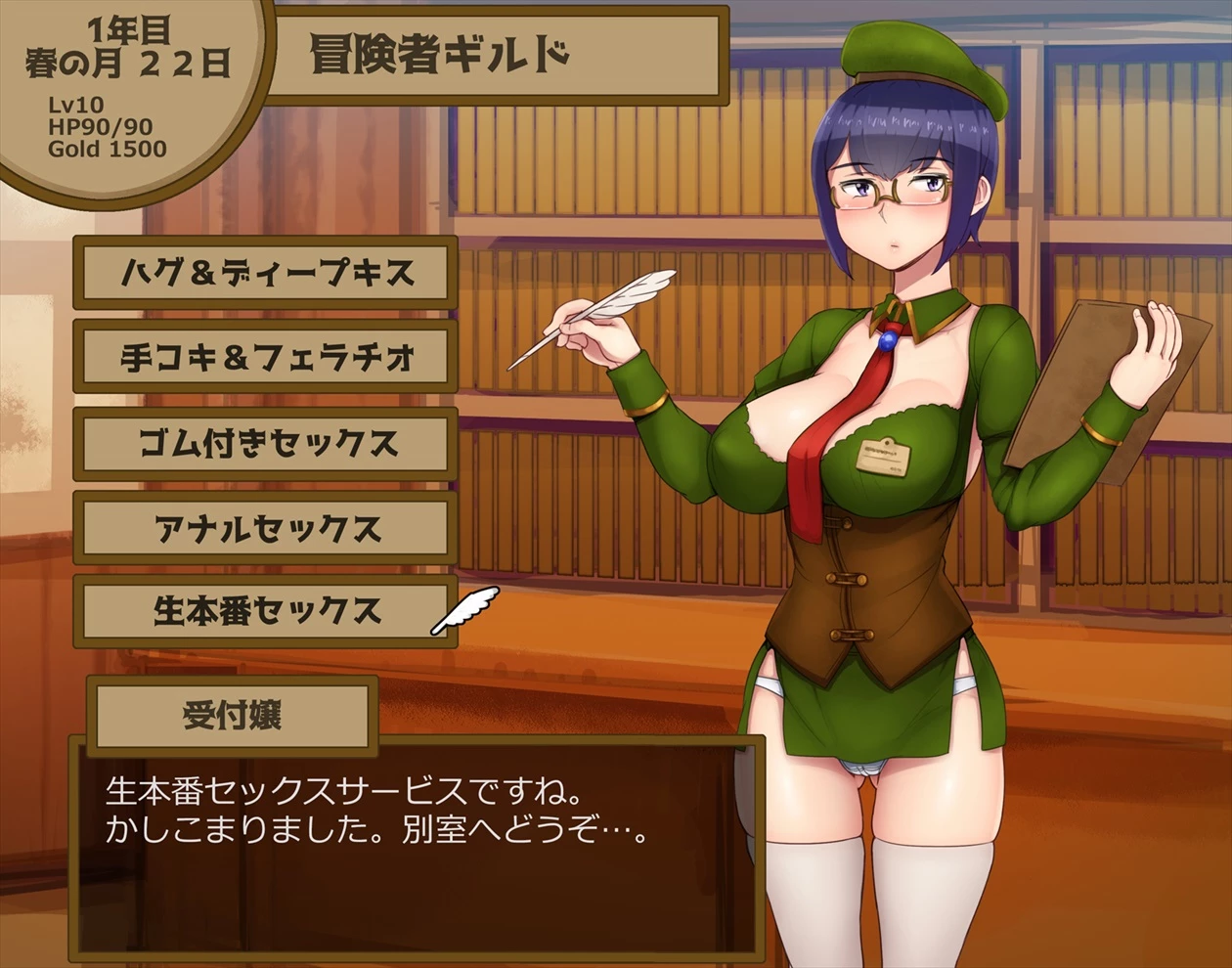The image size is (1232, 968).
Task: Select the ハグ＆ディープキス menu option
Action: [265, 273]
